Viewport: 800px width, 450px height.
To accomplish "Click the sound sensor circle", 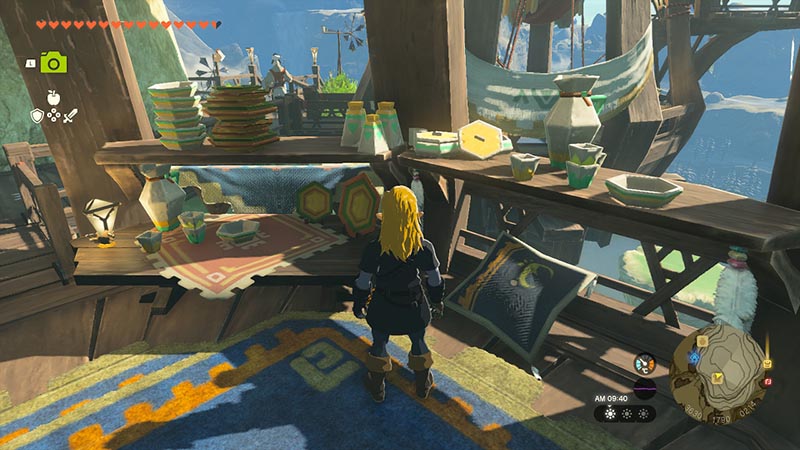I will pos(644,389).
